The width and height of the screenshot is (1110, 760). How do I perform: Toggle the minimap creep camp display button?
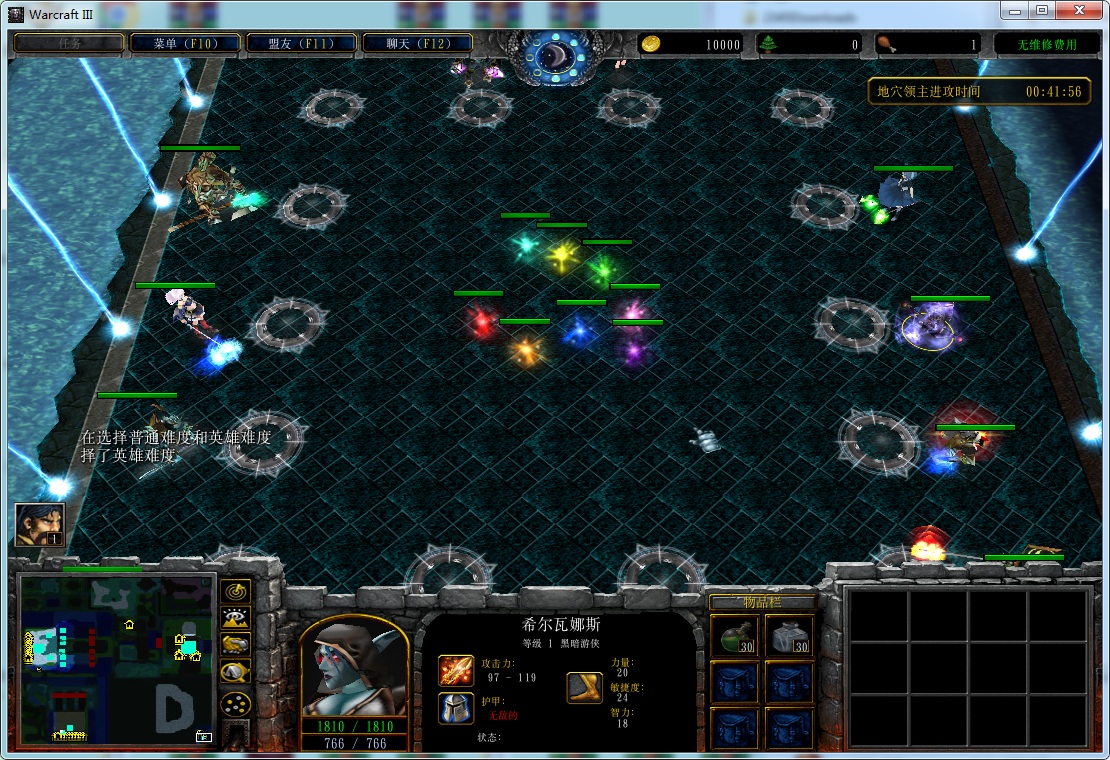pyautogui.click(x=236, y=673)
